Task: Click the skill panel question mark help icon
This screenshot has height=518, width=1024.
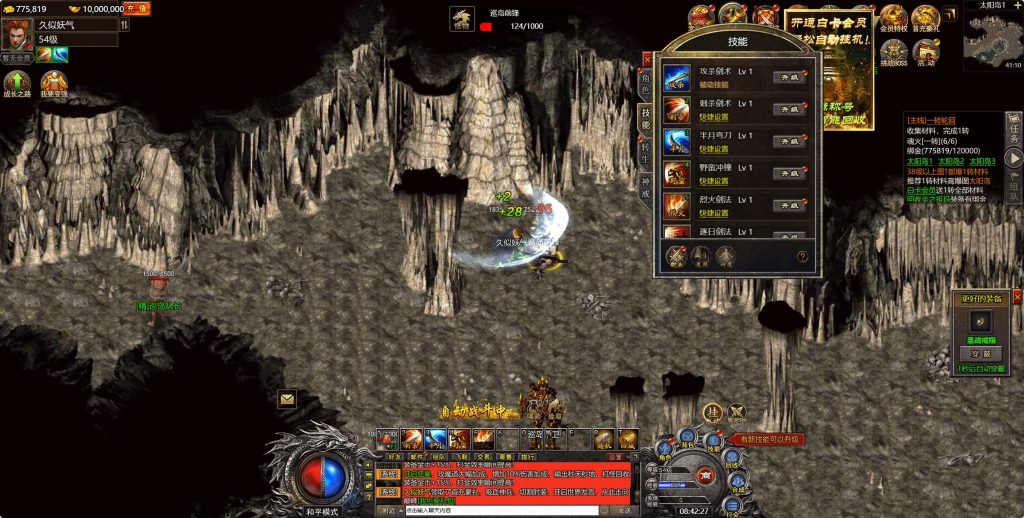Action: point(802,257)
